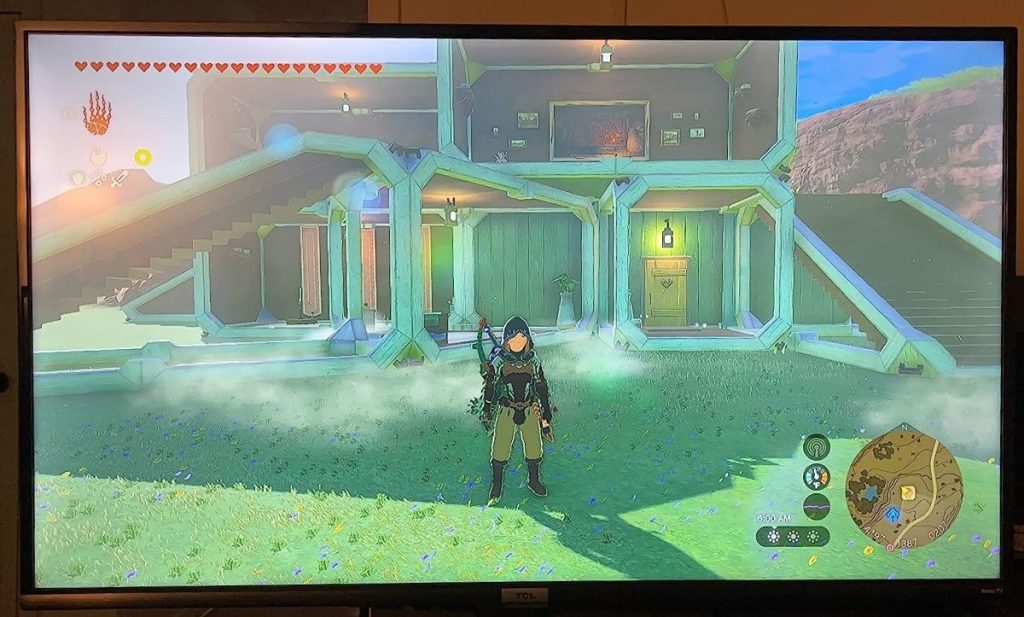Select the sword quick-slot icon

tap(118, 180)
